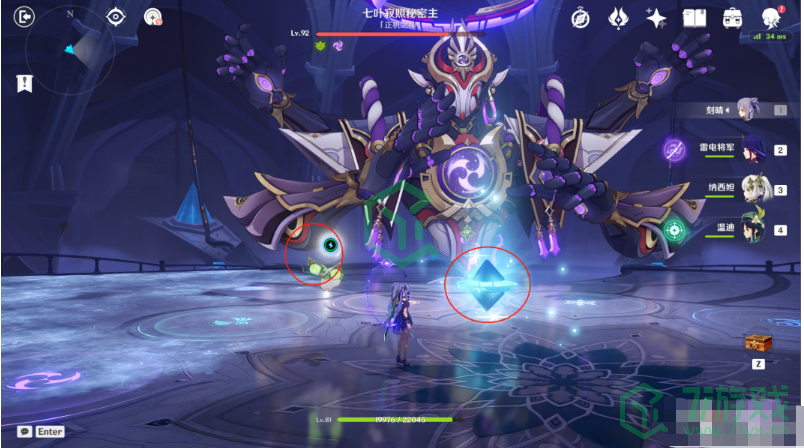Toggle the eye-shaped Elemental Sight icon
804x448 pixels.
(117, 16)
